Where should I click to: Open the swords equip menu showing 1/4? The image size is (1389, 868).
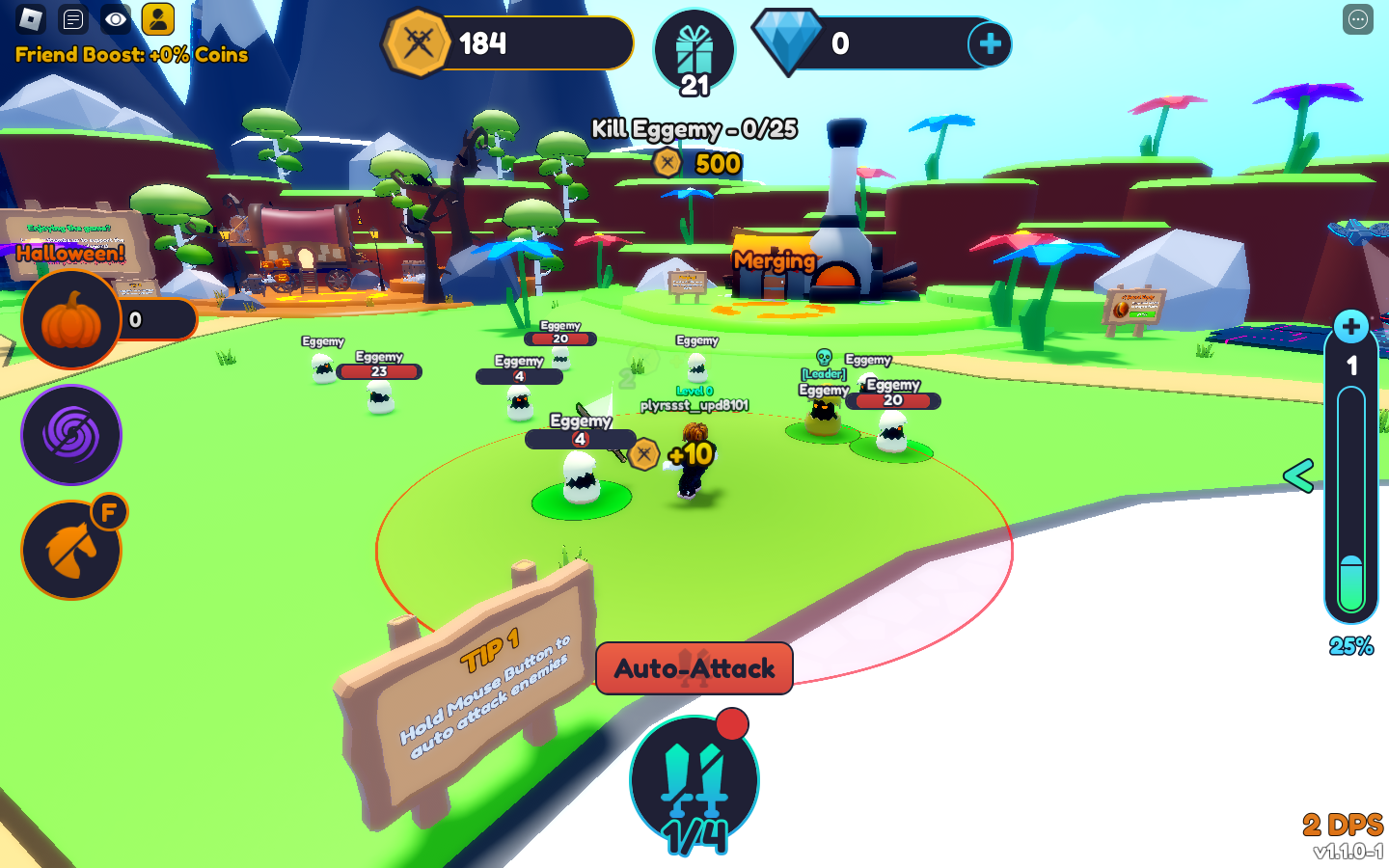pyautogui.click(x=694, y=783)
